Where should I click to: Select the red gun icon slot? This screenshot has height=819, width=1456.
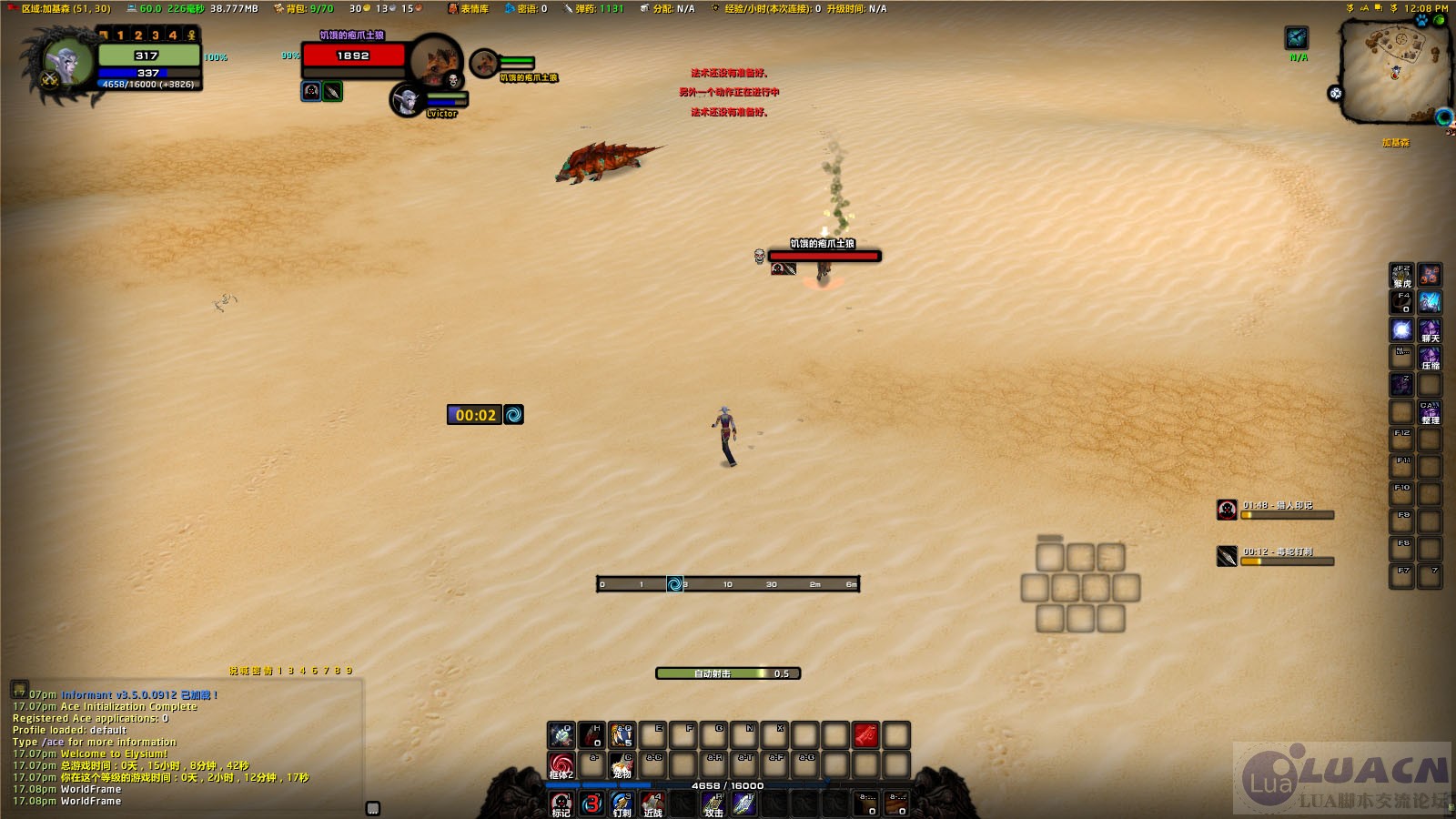[x=865, y=734]
